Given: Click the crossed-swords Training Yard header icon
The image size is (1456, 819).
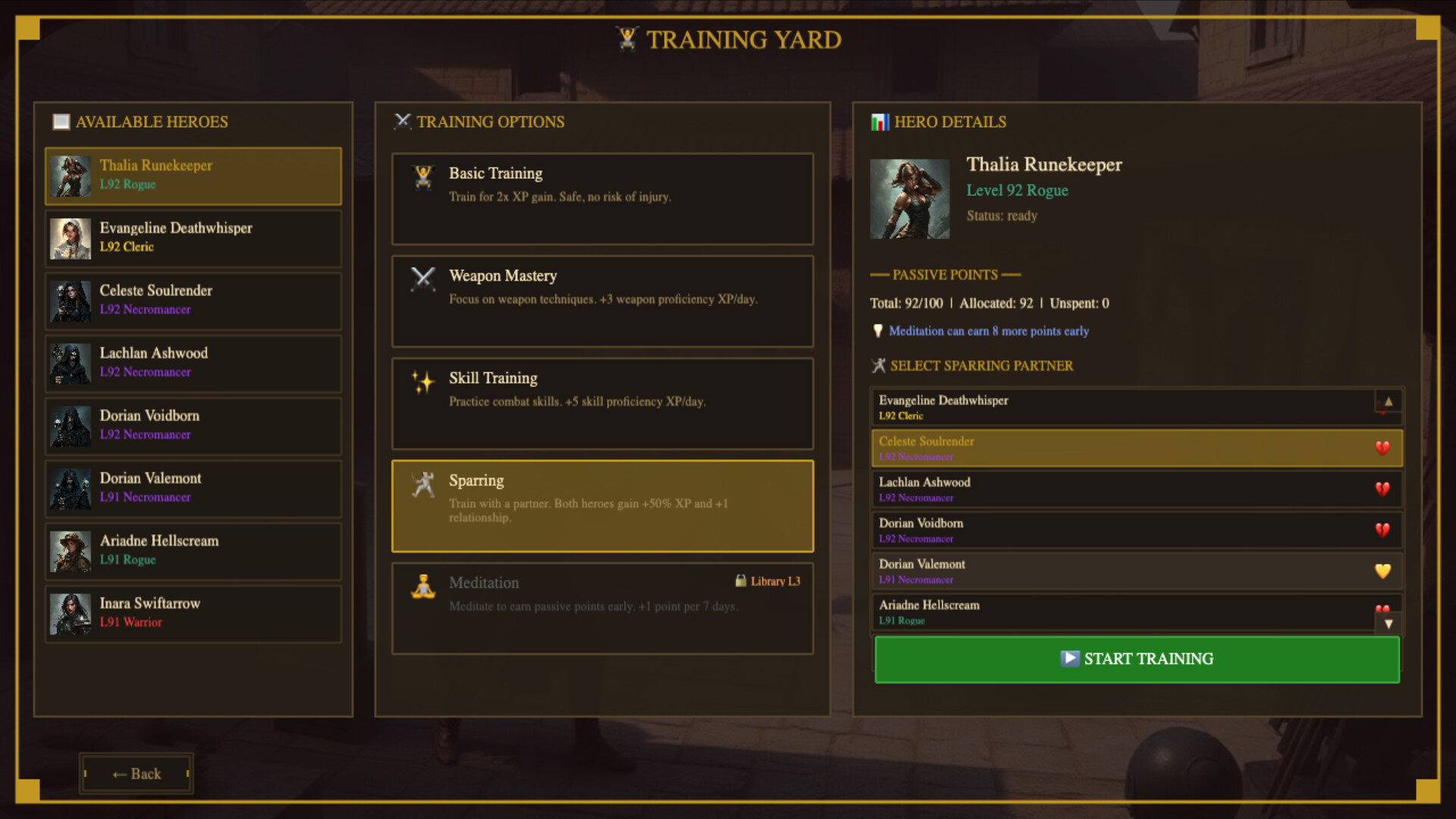Looking at the screenshot, I should (x=626, y=39).
